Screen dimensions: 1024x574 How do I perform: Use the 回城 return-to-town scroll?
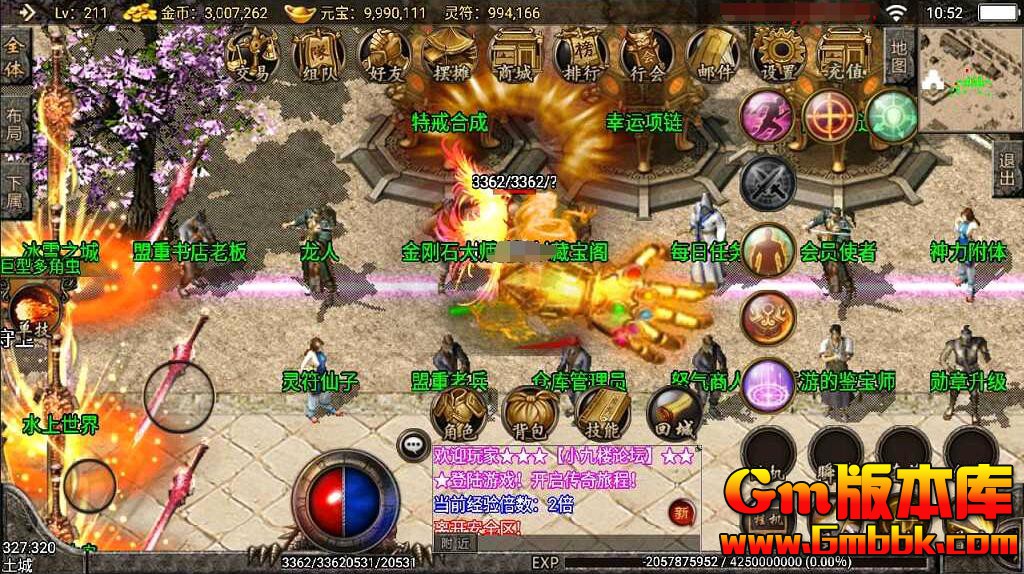pos(672,413)
